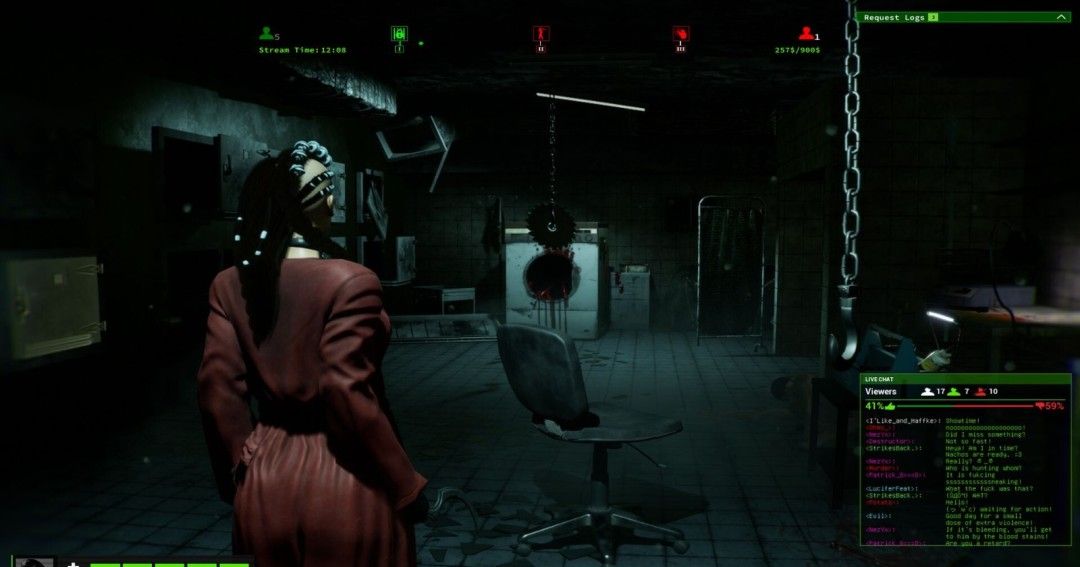Select the red hand objective icon

[x=681, y=34]
